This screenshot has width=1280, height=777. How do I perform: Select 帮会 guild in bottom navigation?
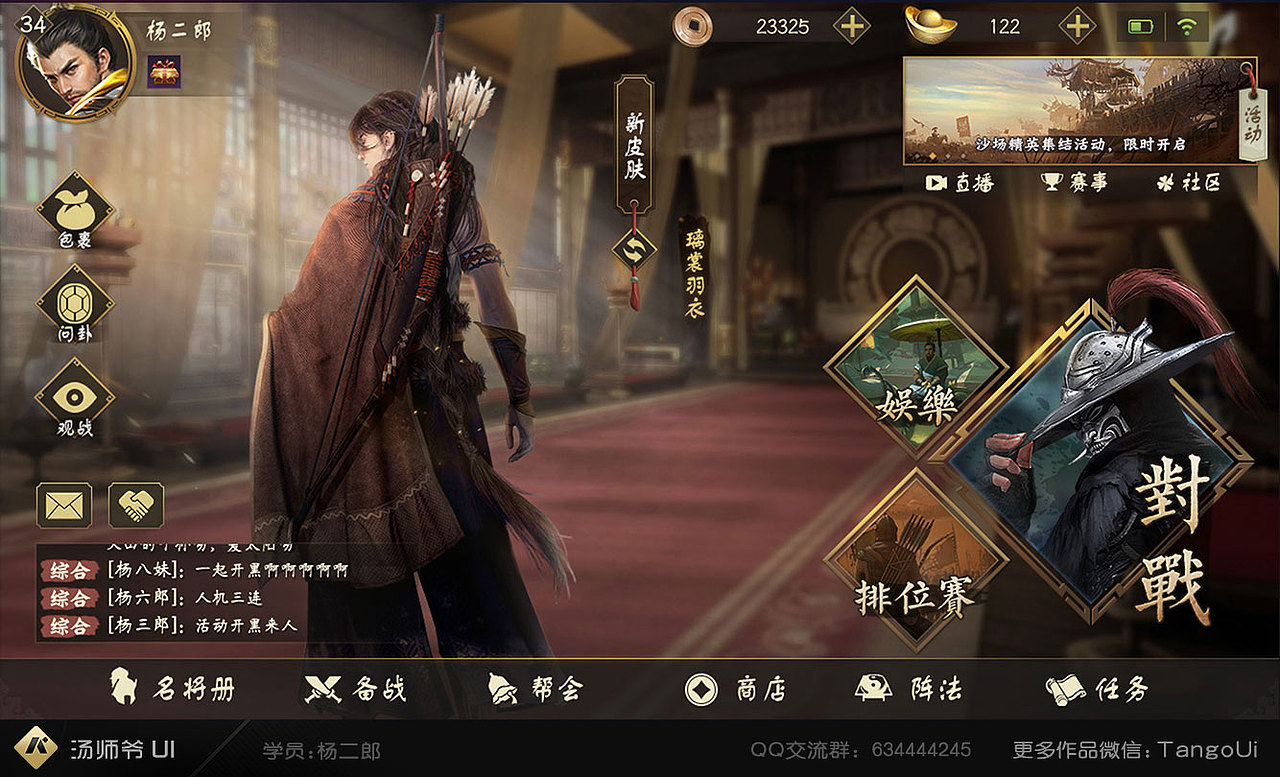point(531,688)
